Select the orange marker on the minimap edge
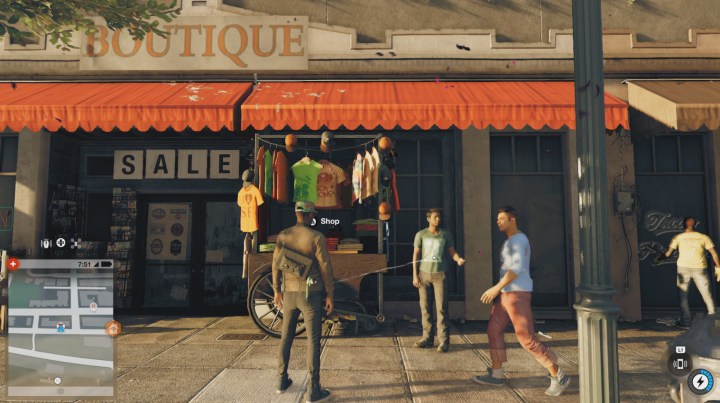 pyautogui.click(x=113, y=328)
